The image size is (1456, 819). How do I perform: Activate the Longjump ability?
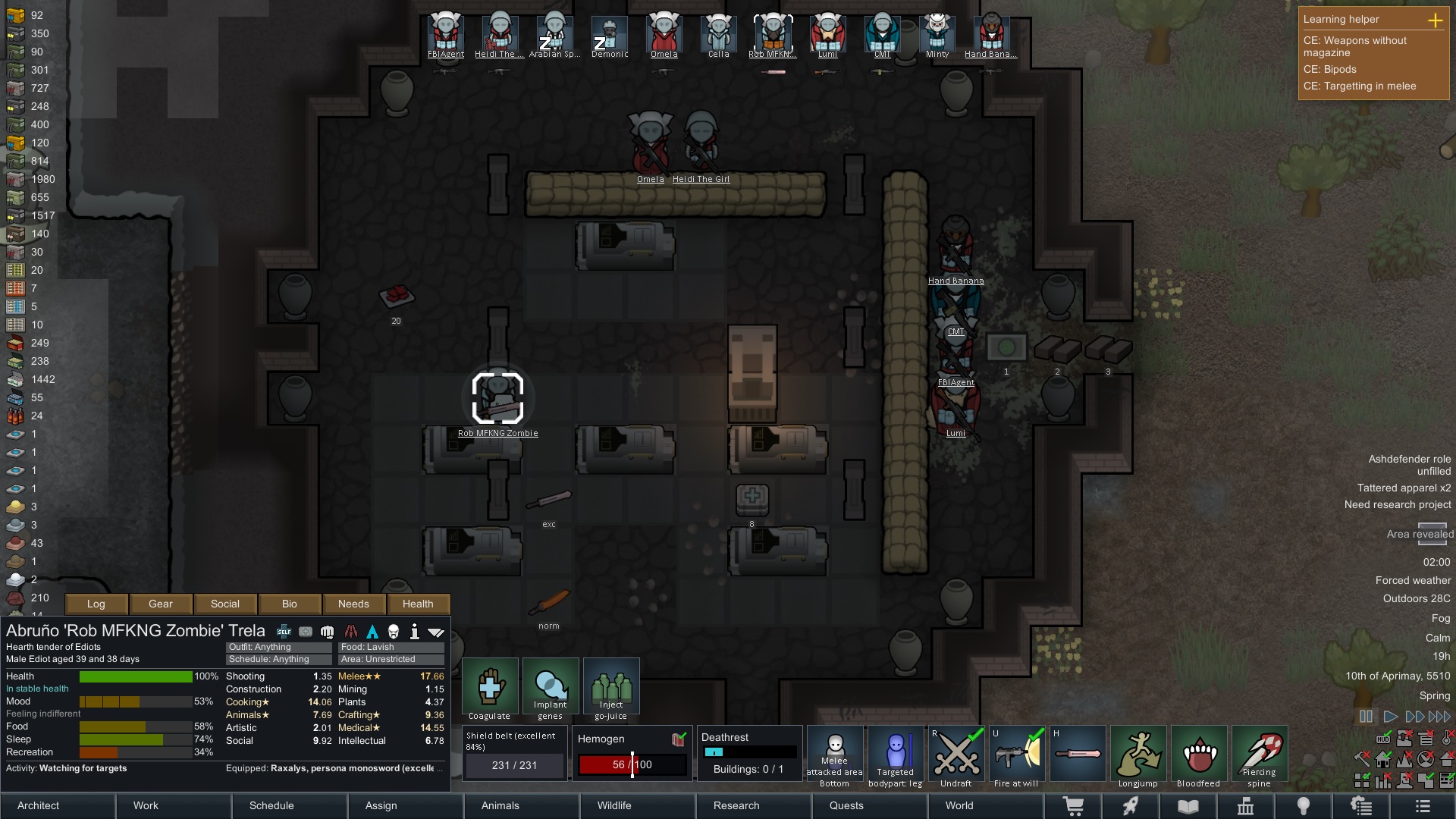[x=1137, y=755]
